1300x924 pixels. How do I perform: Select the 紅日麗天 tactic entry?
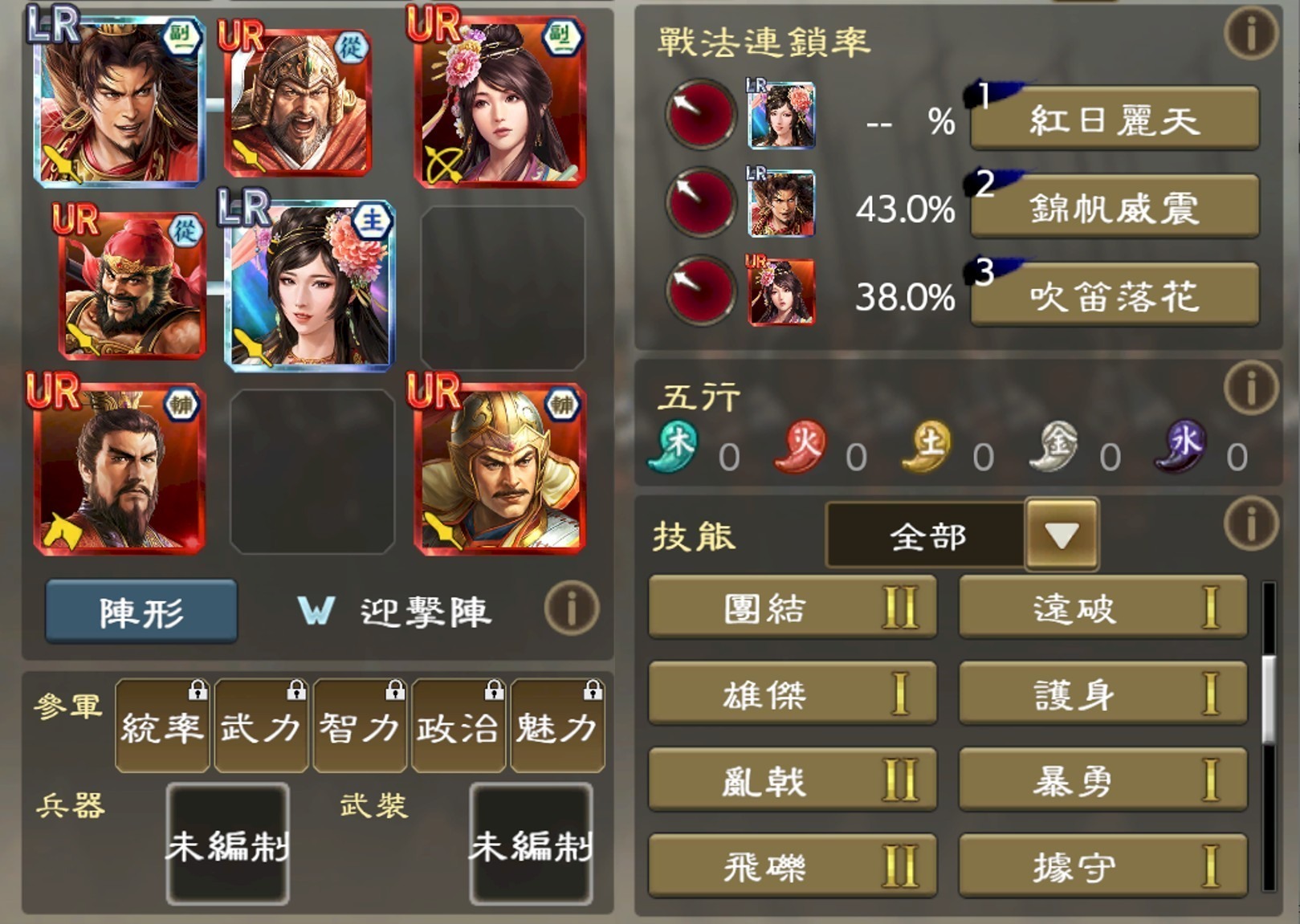[x=1115, y=119]
